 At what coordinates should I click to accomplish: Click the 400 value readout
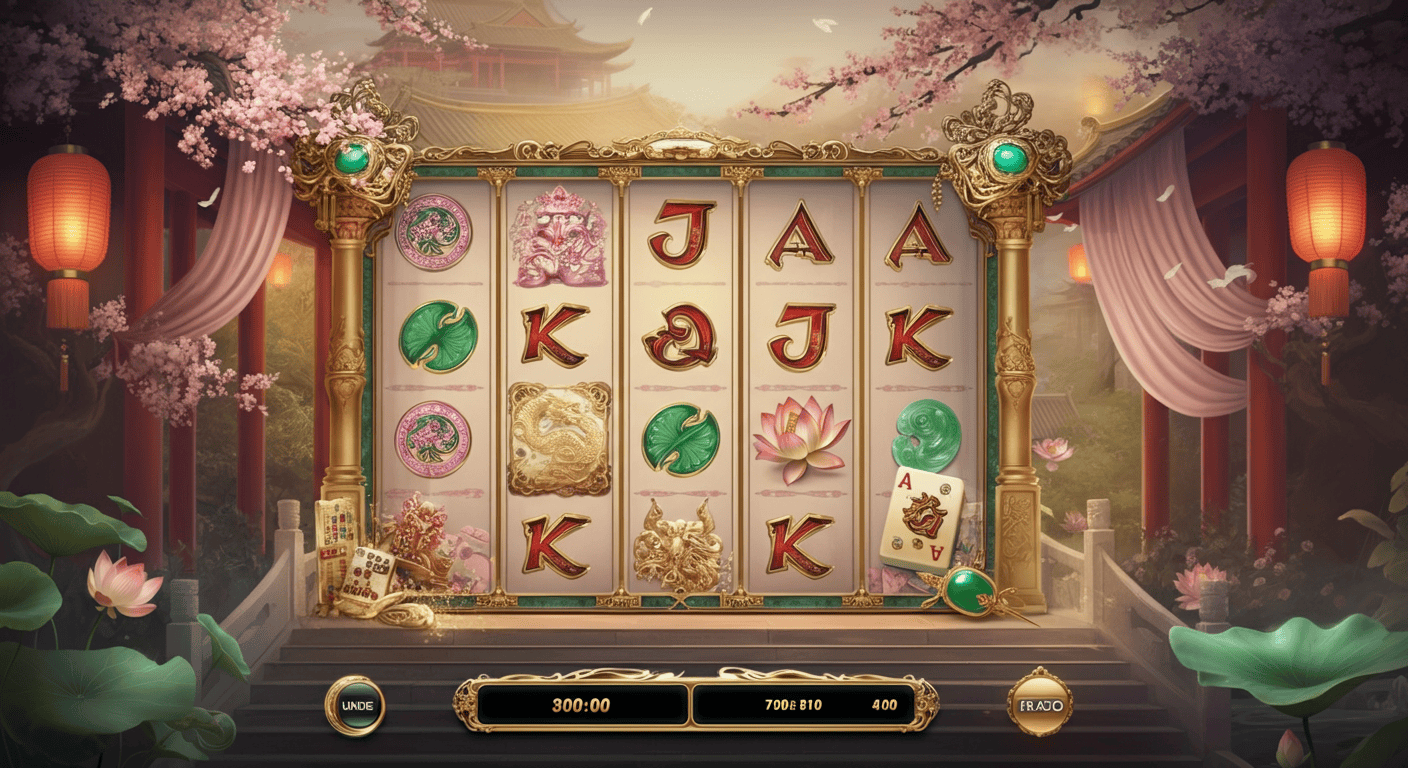(884, 703)
